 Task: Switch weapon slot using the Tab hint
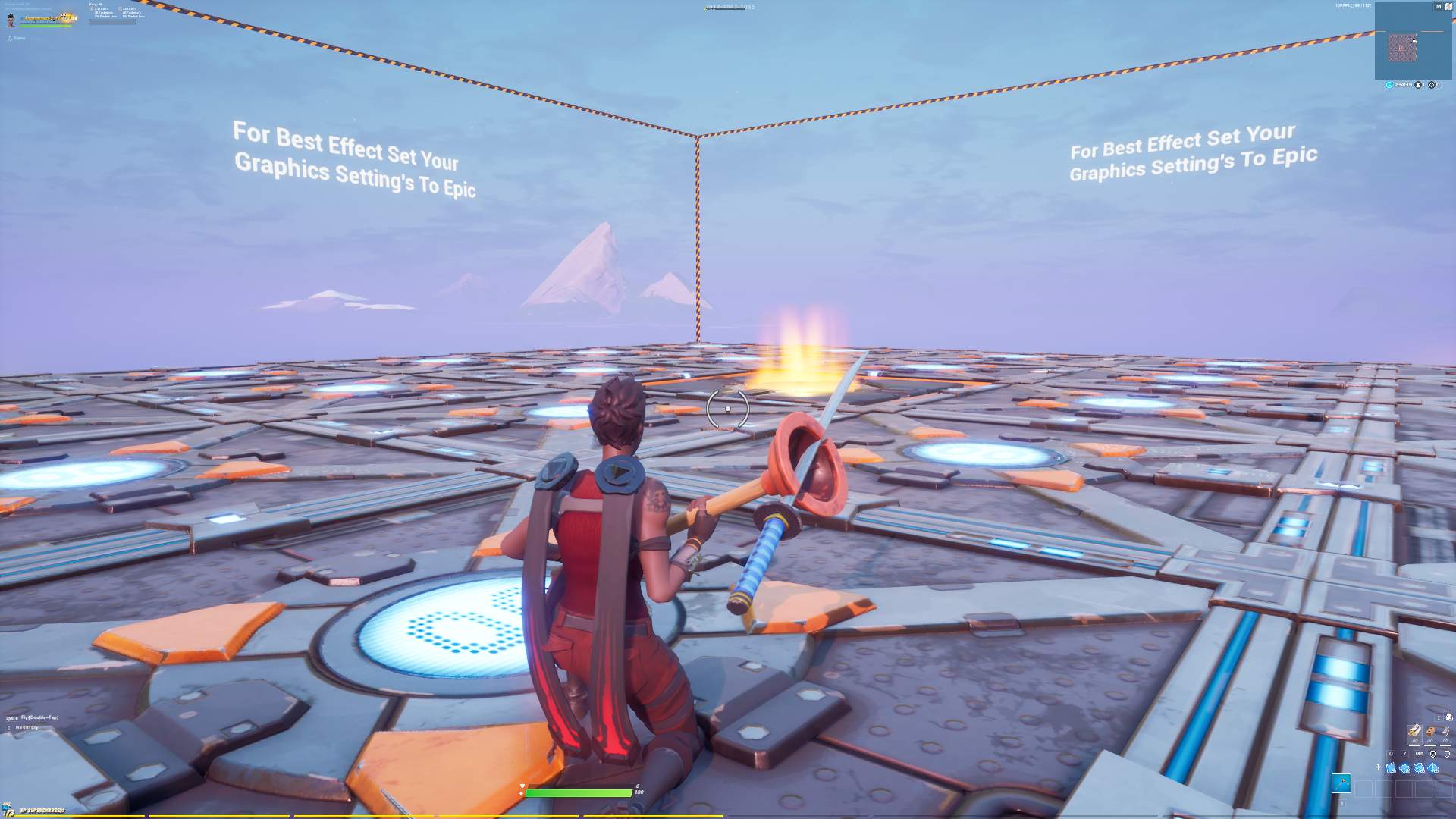point(1418,754)
